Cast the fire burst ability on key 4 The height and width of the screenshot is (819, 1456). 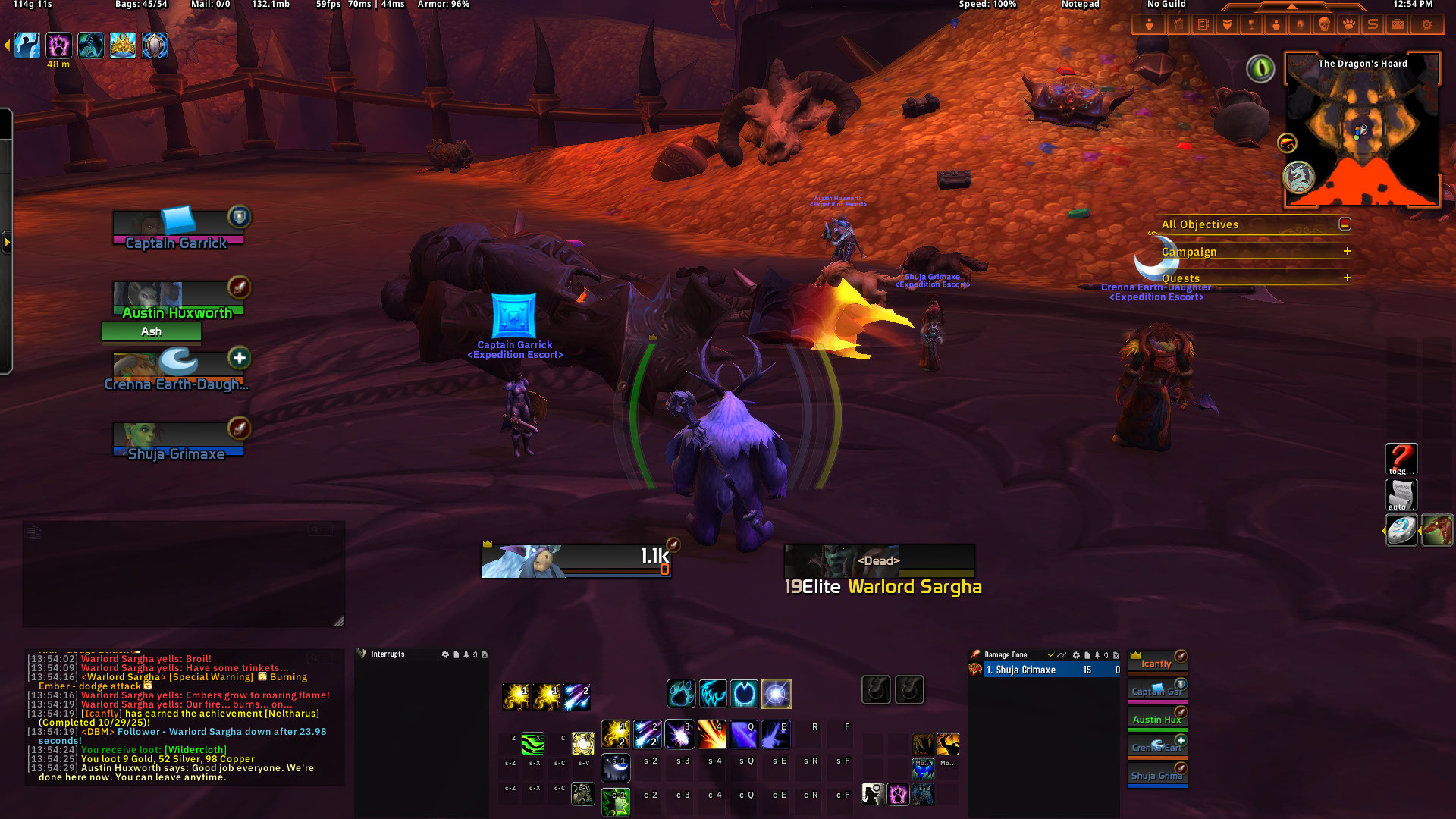click(x=711, y=734)
